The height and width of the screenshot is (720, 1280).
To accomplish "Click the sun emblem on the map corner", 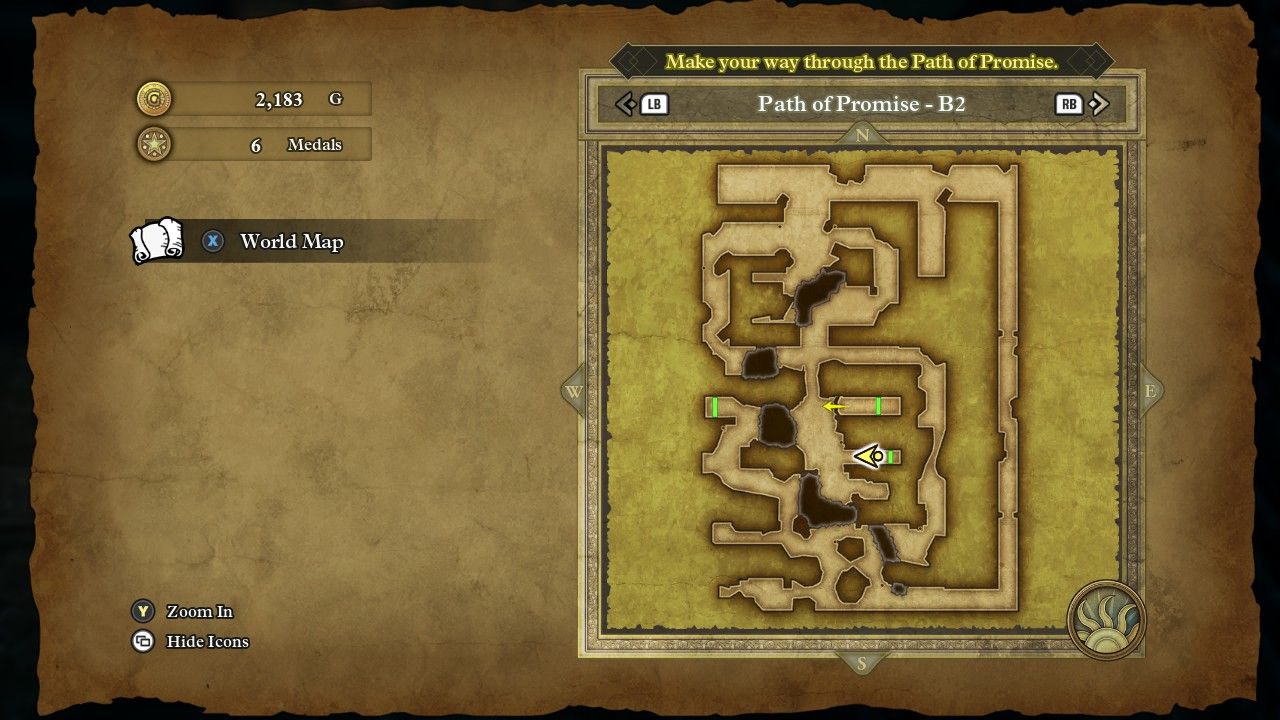I will click(x=1106, y=619).
